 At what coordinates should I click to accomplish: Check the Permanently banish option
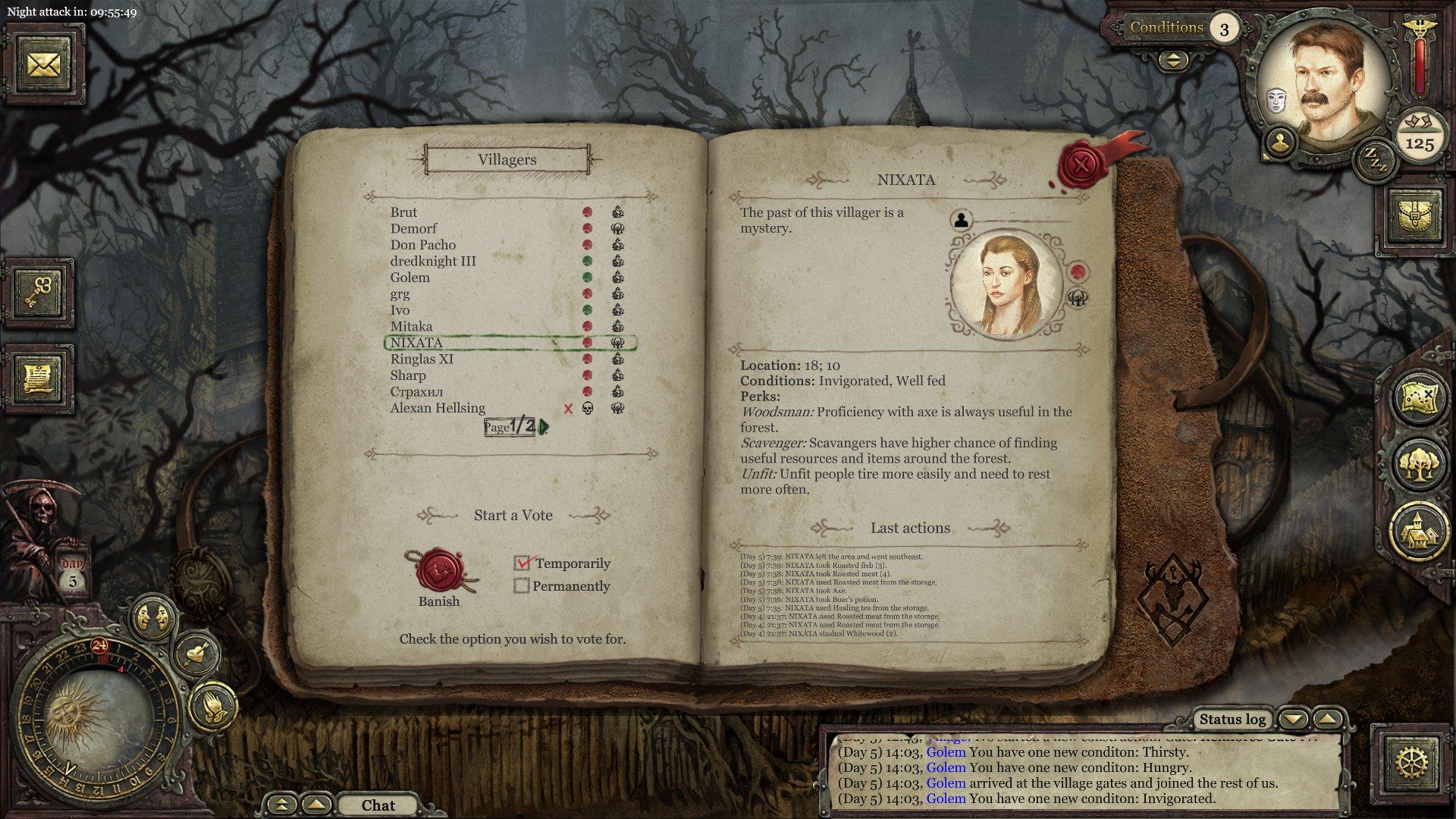[522, 586]
